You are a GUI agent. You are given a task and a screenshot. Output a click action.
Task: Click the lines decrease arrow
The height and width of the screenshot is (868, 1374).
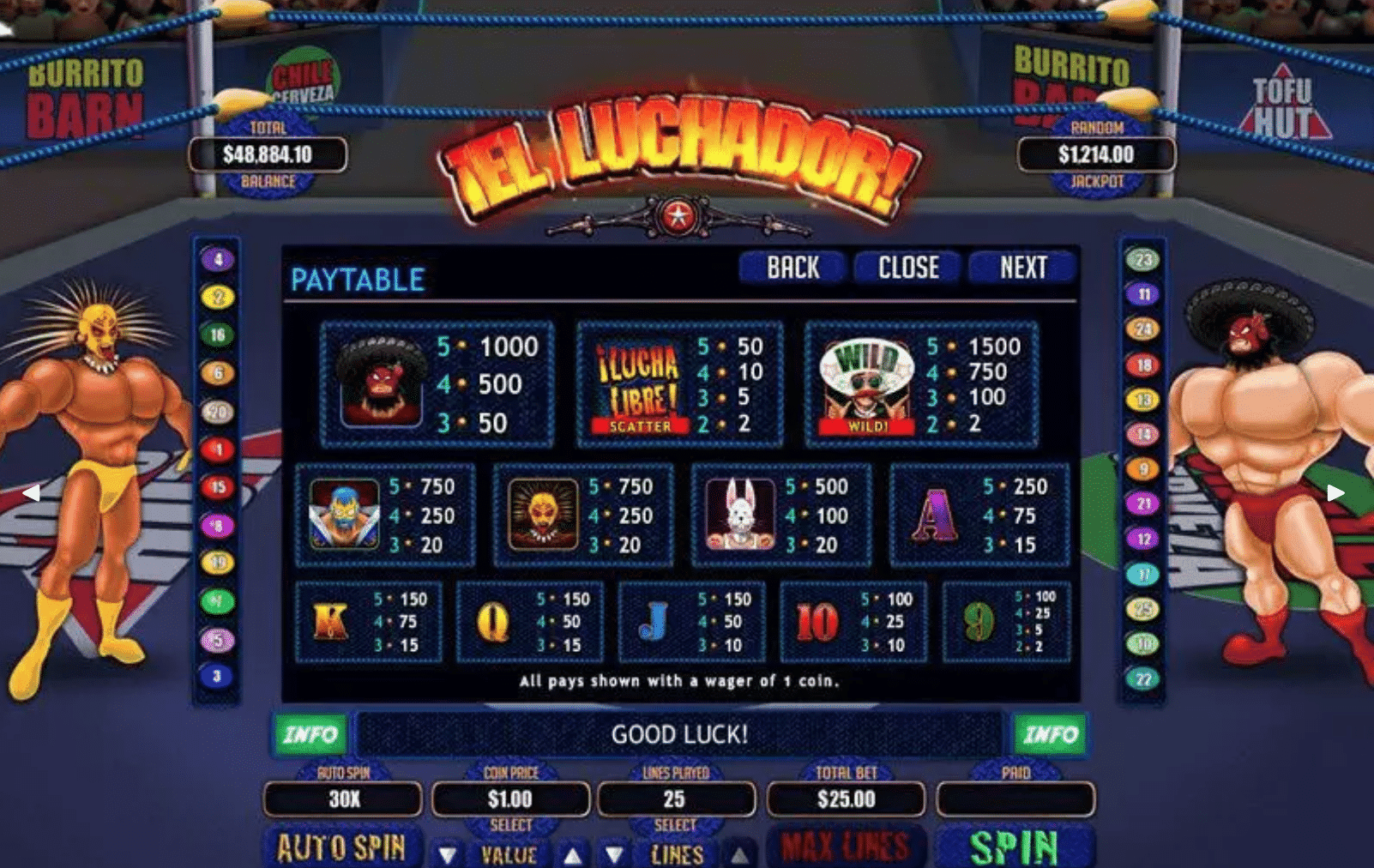[x=612, y=853]
